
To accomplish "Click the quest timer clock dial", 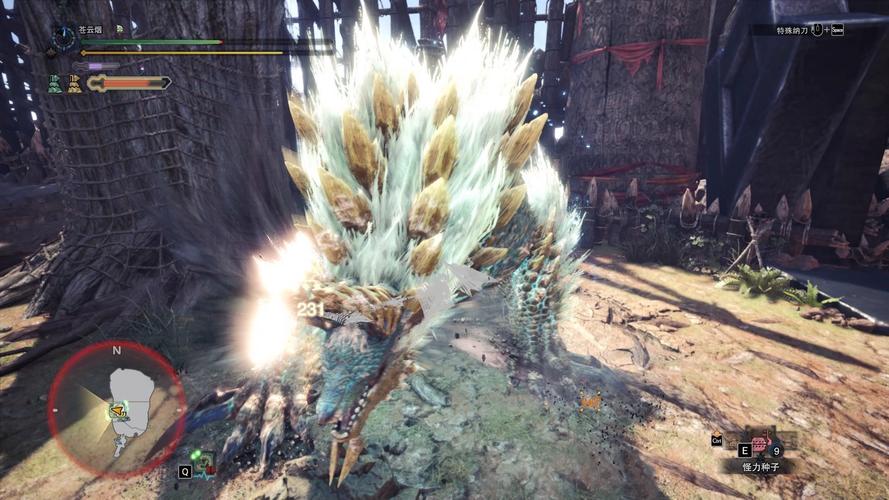I will pyautogui.click(x=64, y=39).
